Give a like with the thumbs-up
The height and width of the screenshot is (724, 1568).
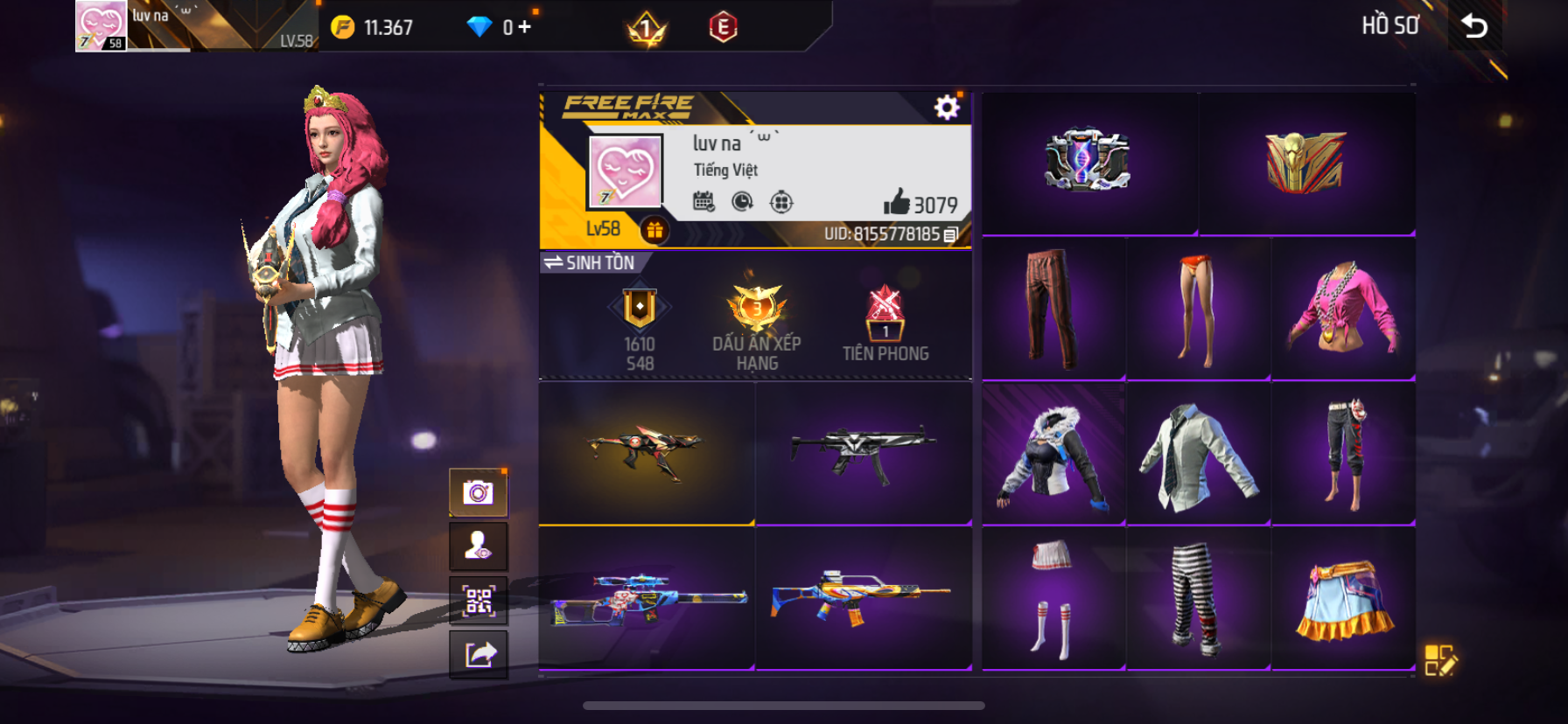pyautogui.click(x=896, y=203)
